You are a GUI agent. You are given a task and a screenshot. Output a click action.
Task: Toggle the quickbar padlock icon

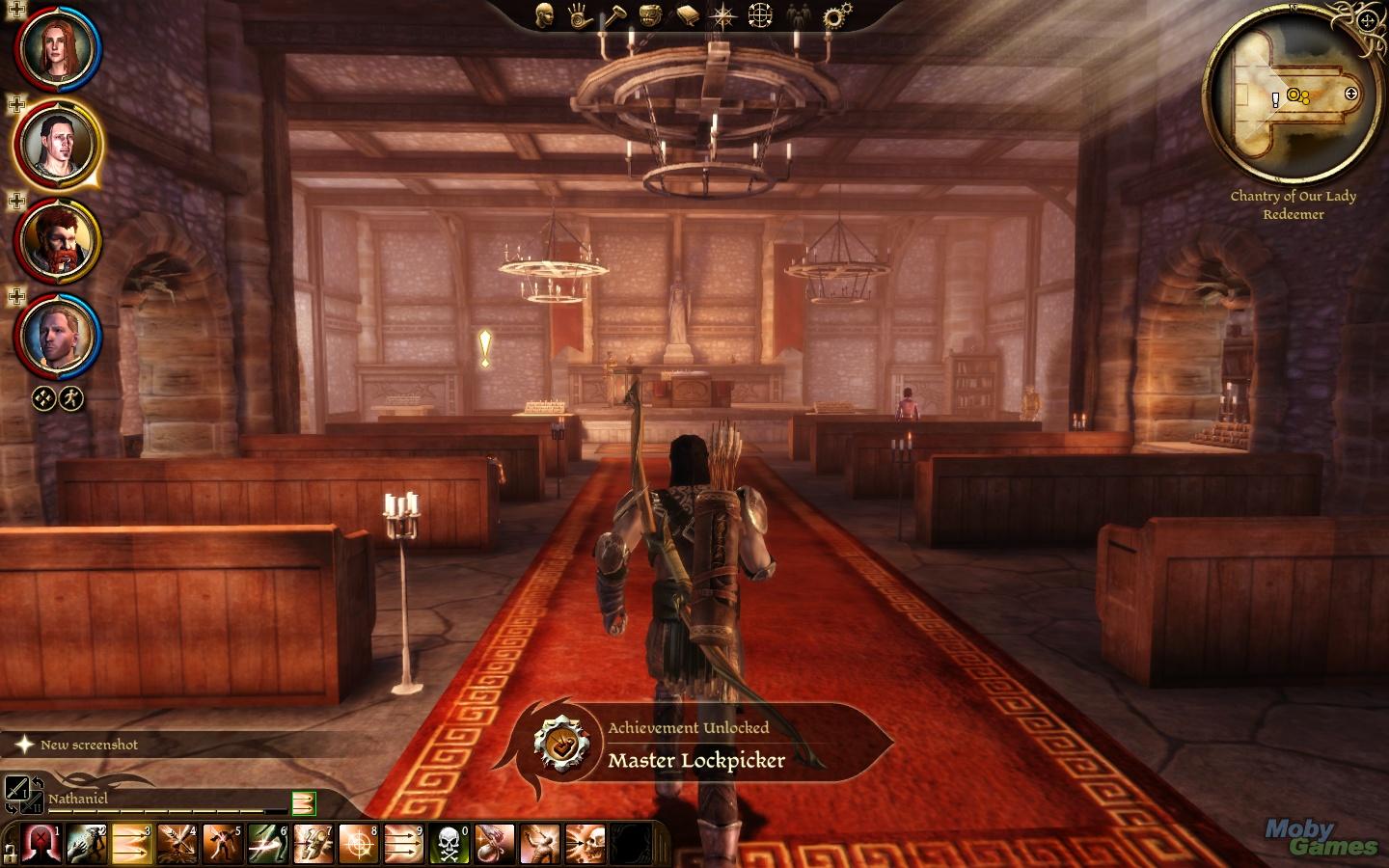point(11,851)
